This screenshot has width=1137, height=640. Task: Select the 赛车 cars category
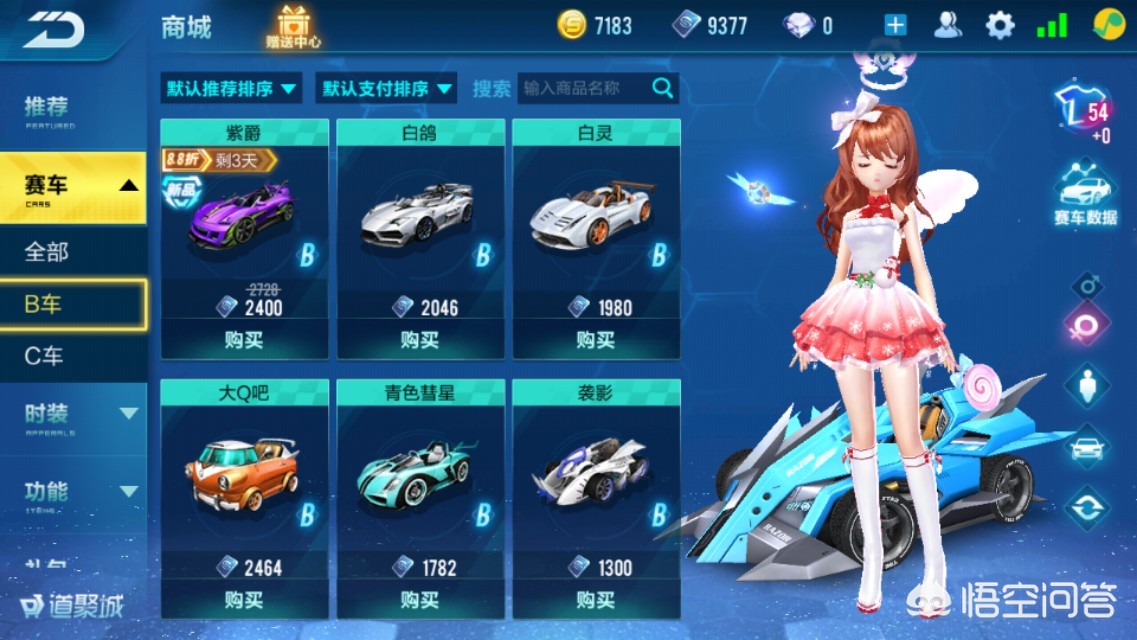tap(72, 186)
